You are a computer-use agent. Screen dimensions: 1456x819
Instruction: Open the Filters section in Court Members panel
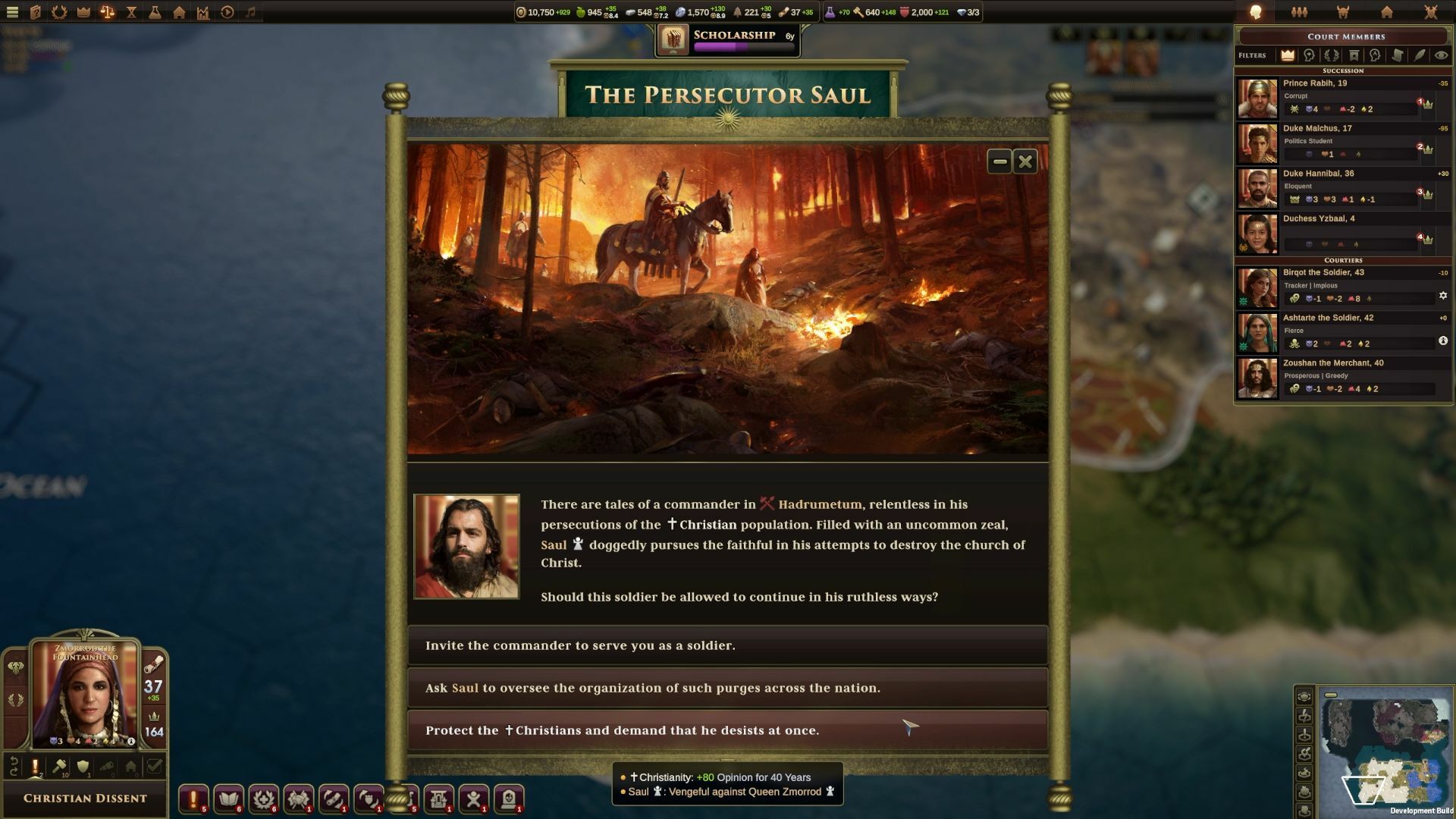pyautogui.click(x=1253, y=55)
